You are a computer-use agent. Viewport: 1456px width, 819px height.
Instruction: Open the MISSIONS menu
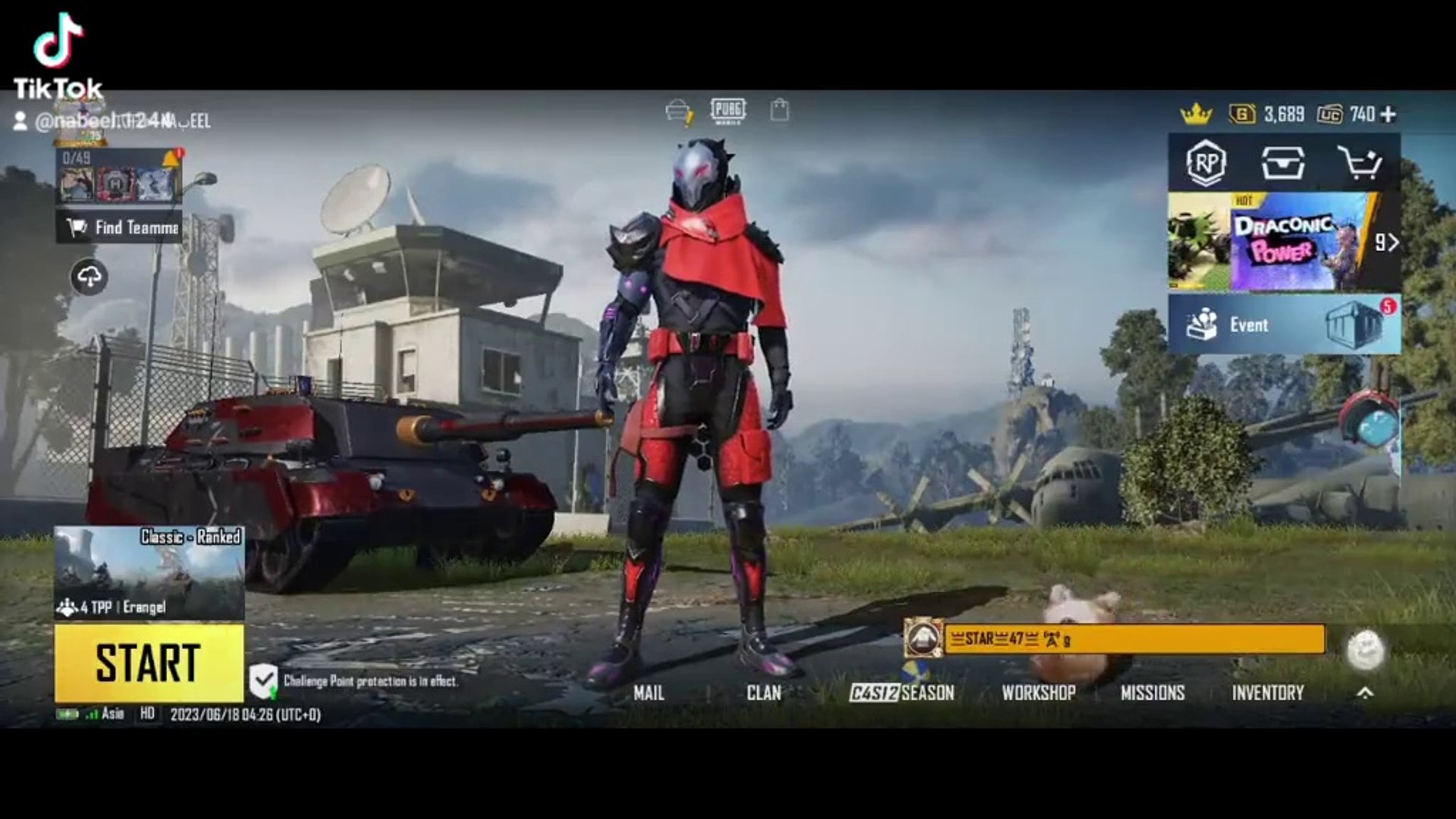(x=1152, y=692)
